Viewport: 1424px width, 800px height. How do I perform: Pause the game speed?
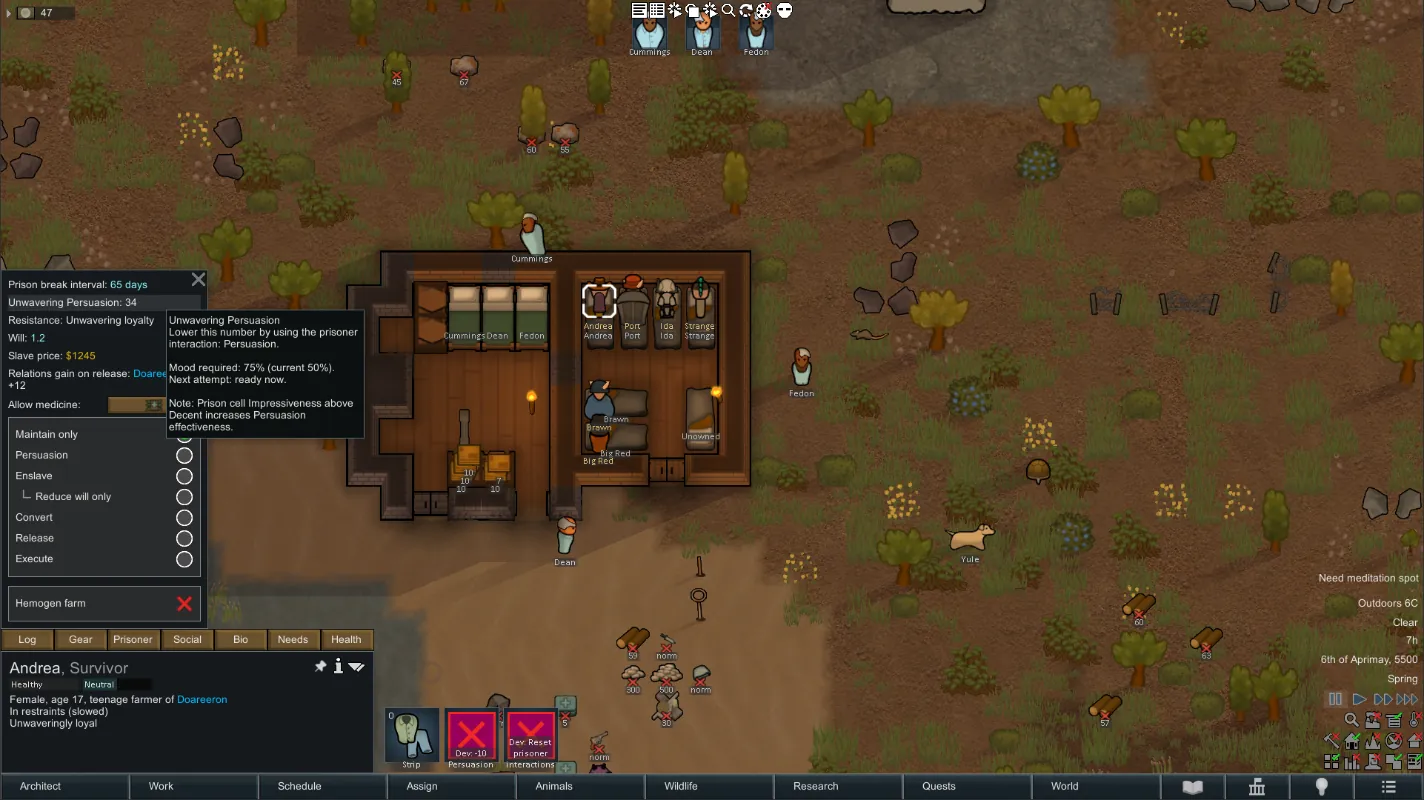(1335, 699)
